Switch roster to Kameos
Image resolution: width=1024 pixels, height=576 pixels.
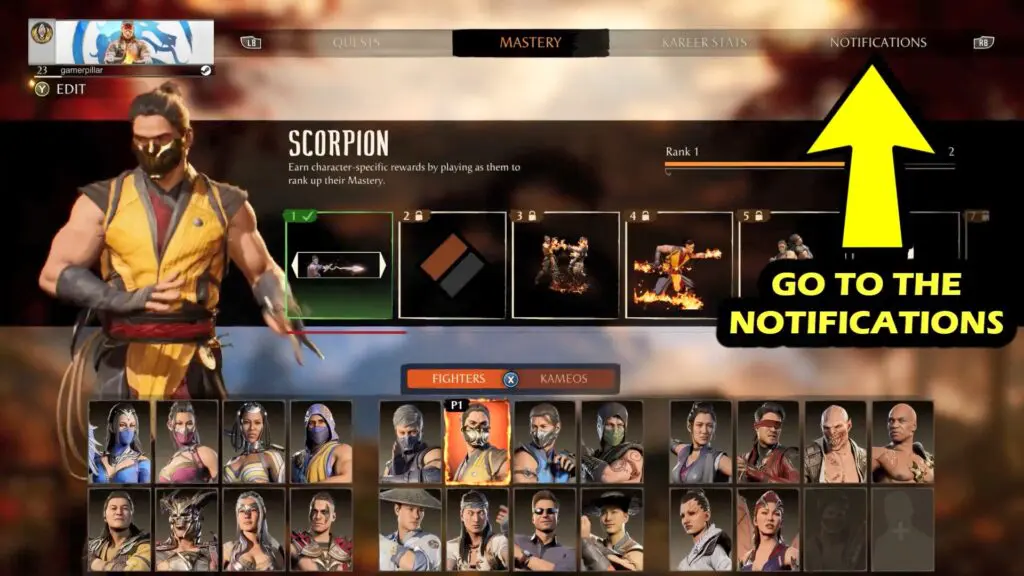[x=563, y=379]
